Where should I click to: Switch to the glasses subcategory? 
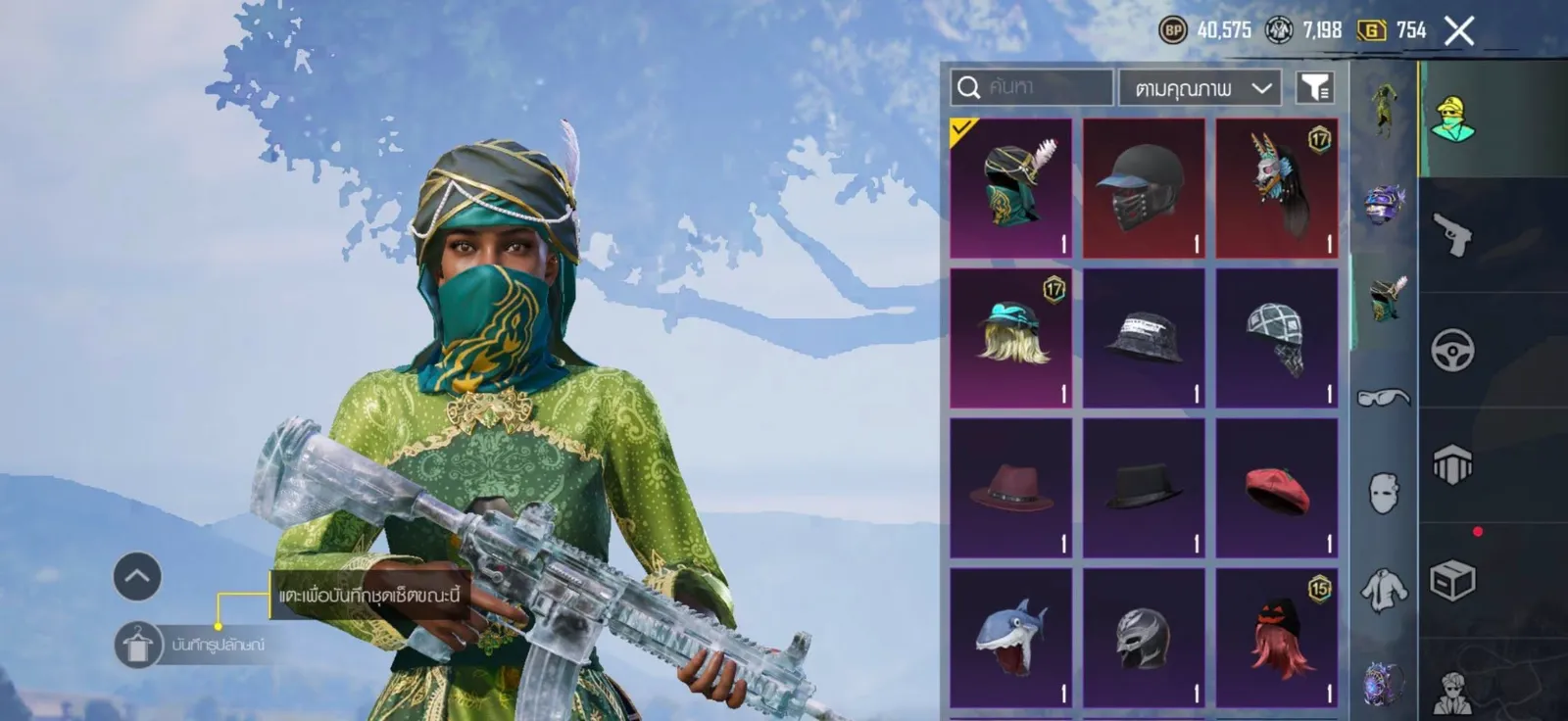click(1383, 397)
